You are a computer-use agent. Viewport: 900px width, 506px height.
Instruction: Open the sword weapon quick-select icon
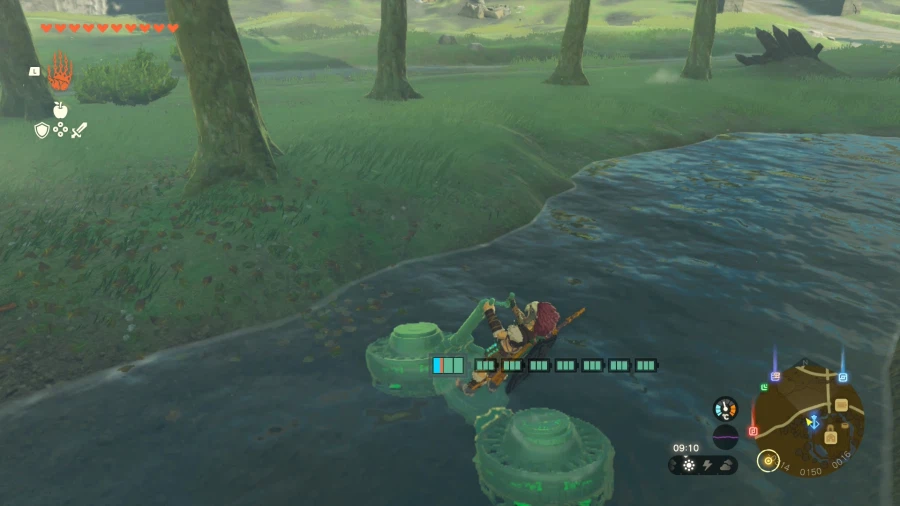point(79,130)
